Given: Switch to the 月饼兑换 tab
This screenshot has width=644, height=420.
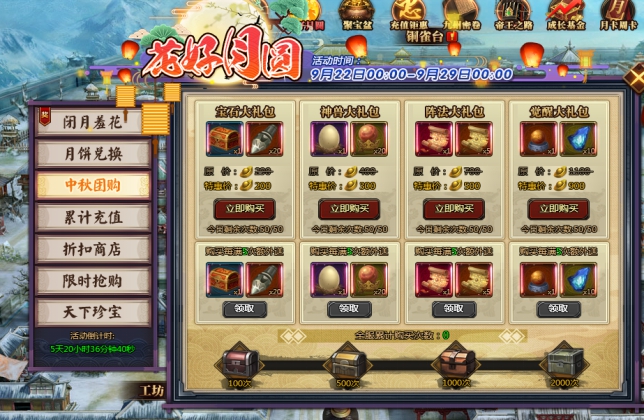Looking at the screenshot, I should [x=93, y=153].
